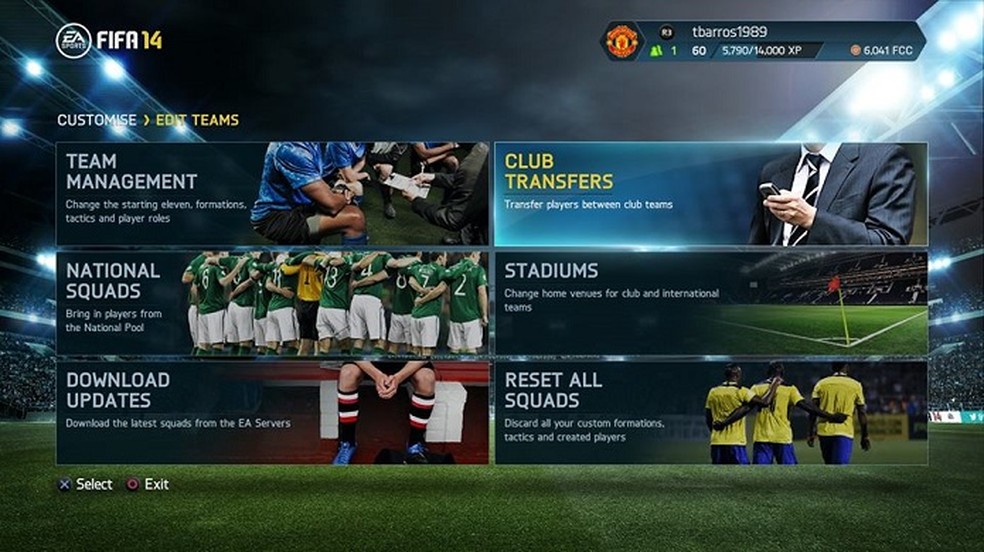The width and height of the screenshot is (984, 552).
Task: Click the Manchester United club crest
Action: pyautogui.click(x=622, y=42)
